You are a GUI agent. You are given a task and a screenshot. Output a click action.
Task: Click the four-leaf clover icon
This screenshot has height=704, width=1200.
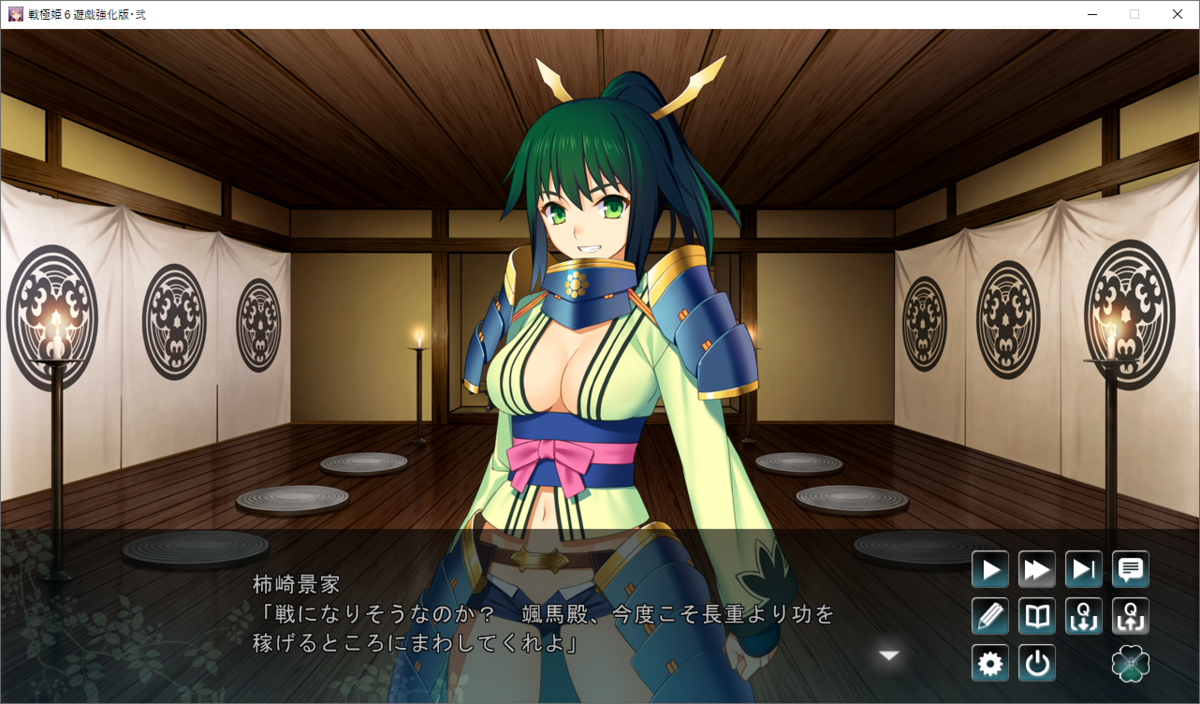1131,663
